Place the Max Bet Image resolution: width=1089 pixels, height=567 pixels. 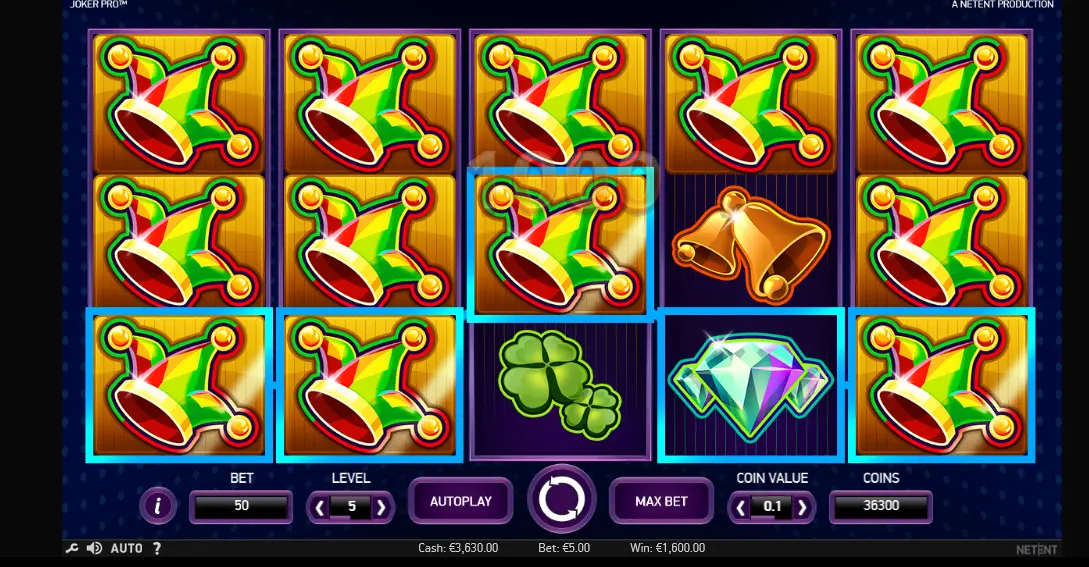pyautogui.click(x=661, y=501)
